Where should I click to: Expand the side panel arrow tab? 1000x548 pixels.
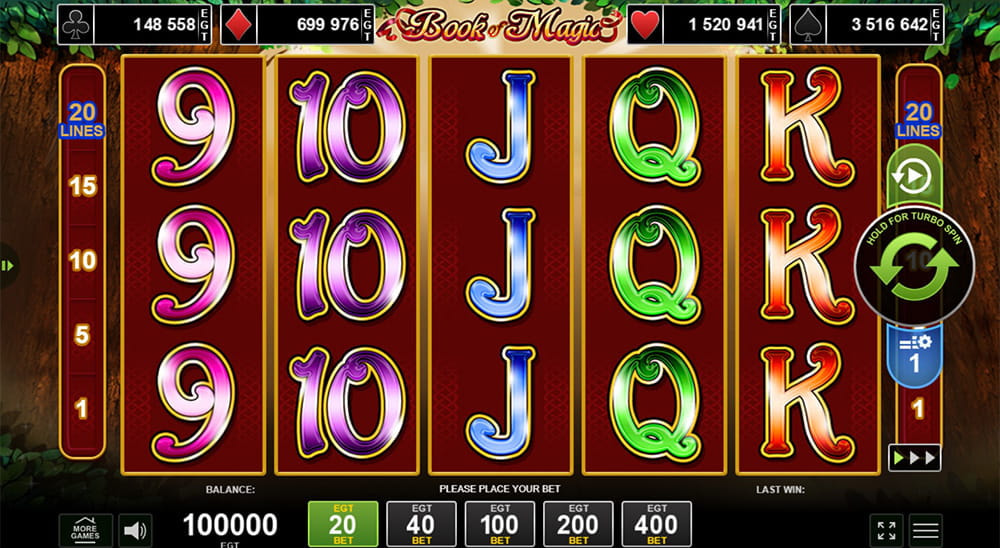pyautogui.click(x=7, y=266)
